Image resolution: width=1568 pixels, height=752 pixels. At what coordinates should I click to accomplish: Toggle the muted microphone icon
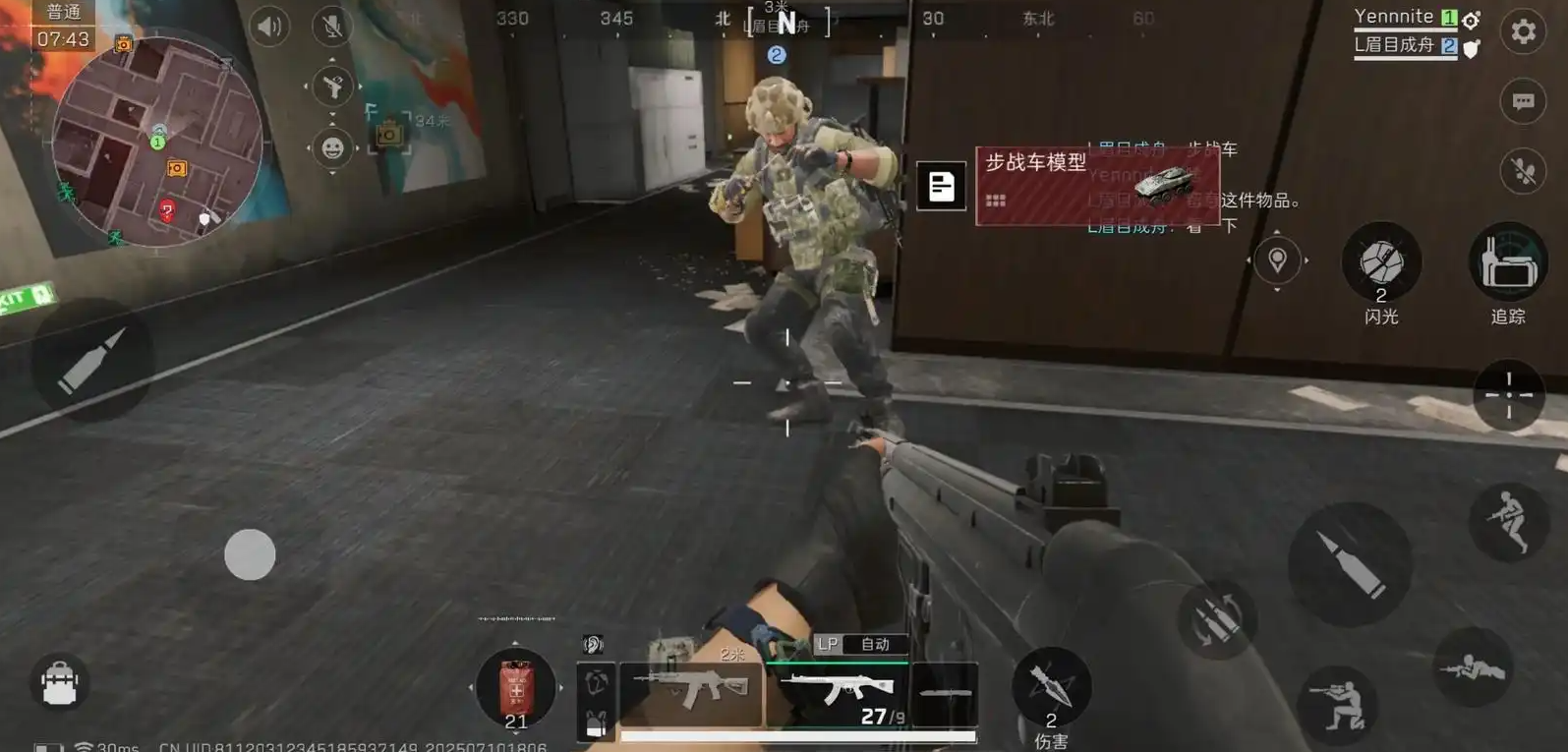[x=332, y=27]
